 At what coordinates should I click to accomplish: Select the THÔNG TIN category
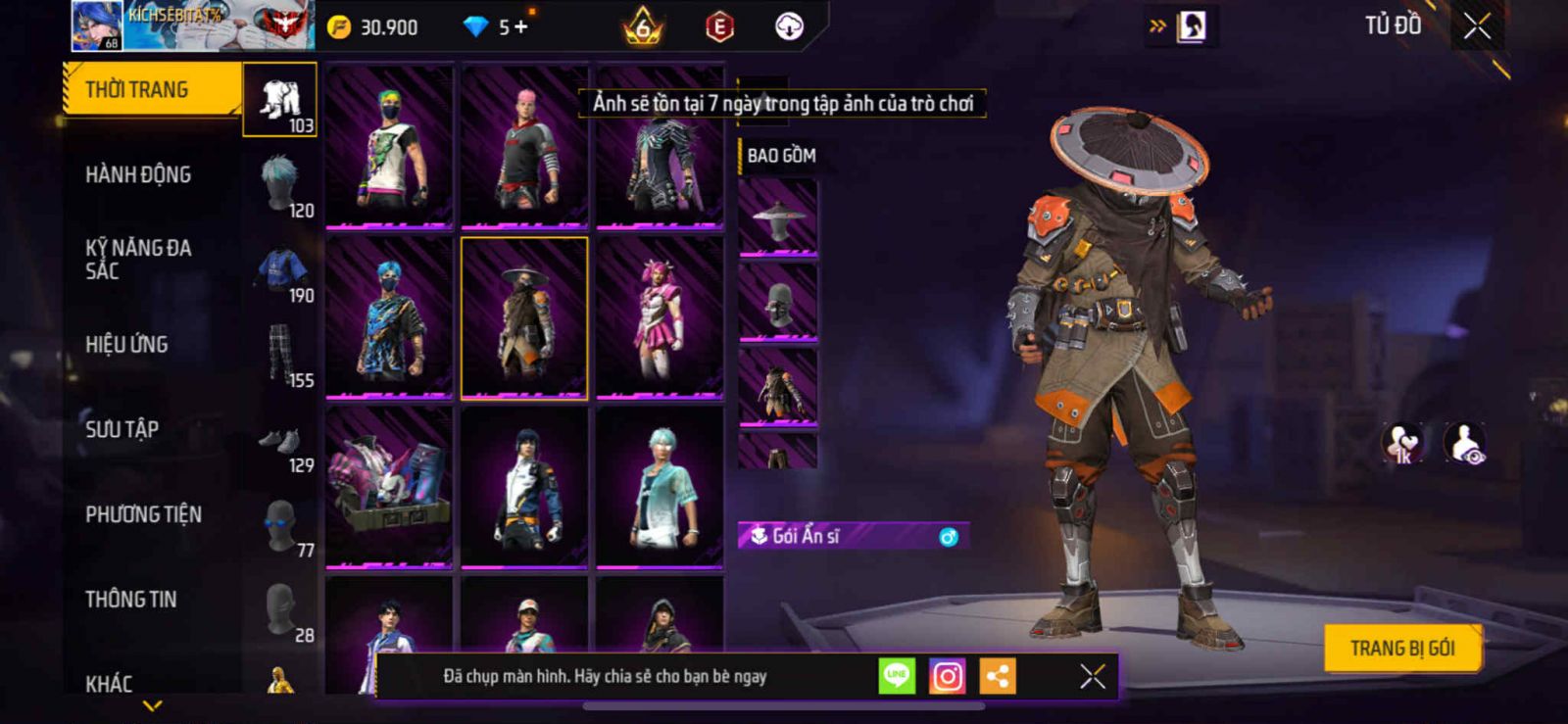coord(130,600)
